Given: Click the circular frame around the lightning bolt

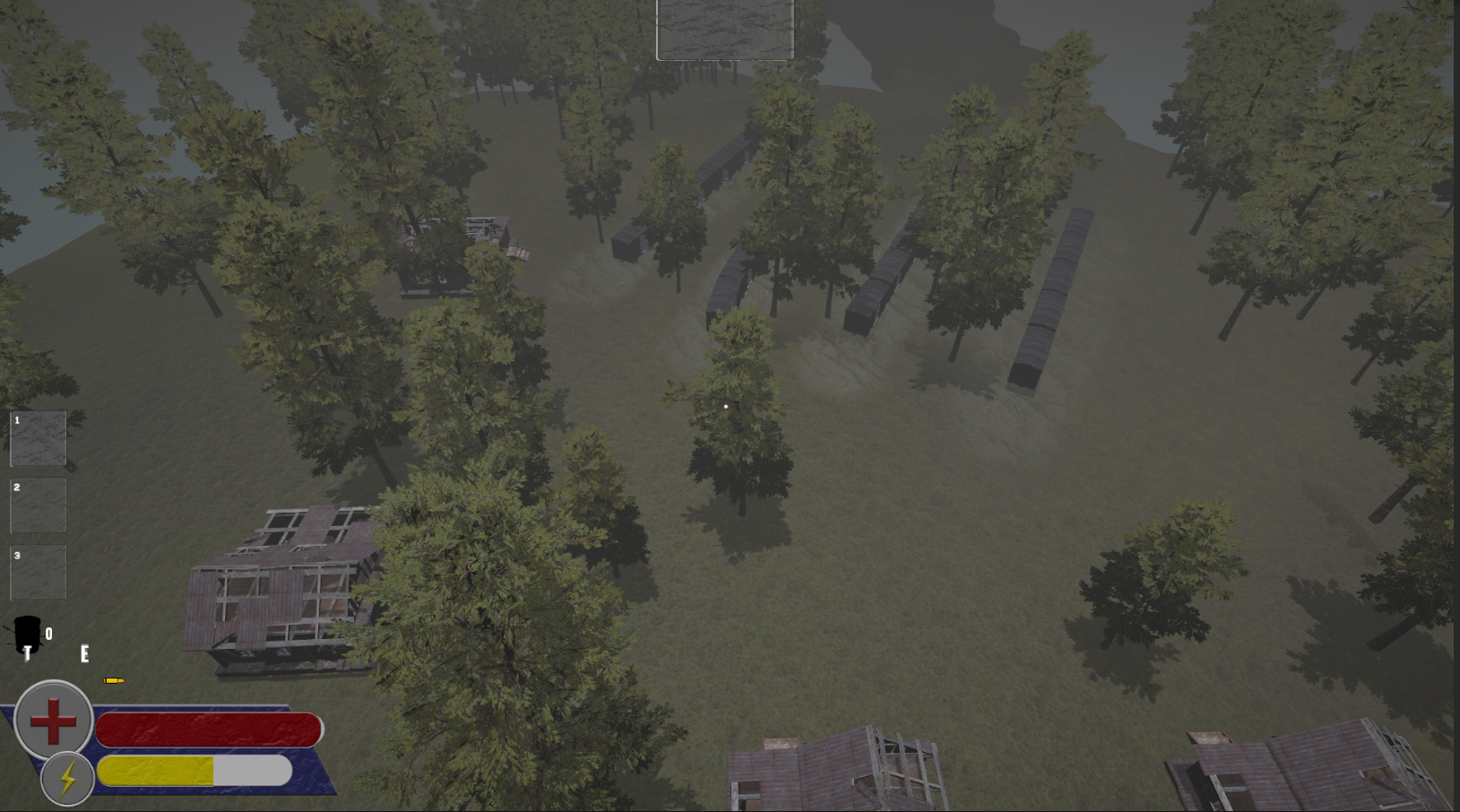Looking at the screenshot, I should [x=65, y=779].
